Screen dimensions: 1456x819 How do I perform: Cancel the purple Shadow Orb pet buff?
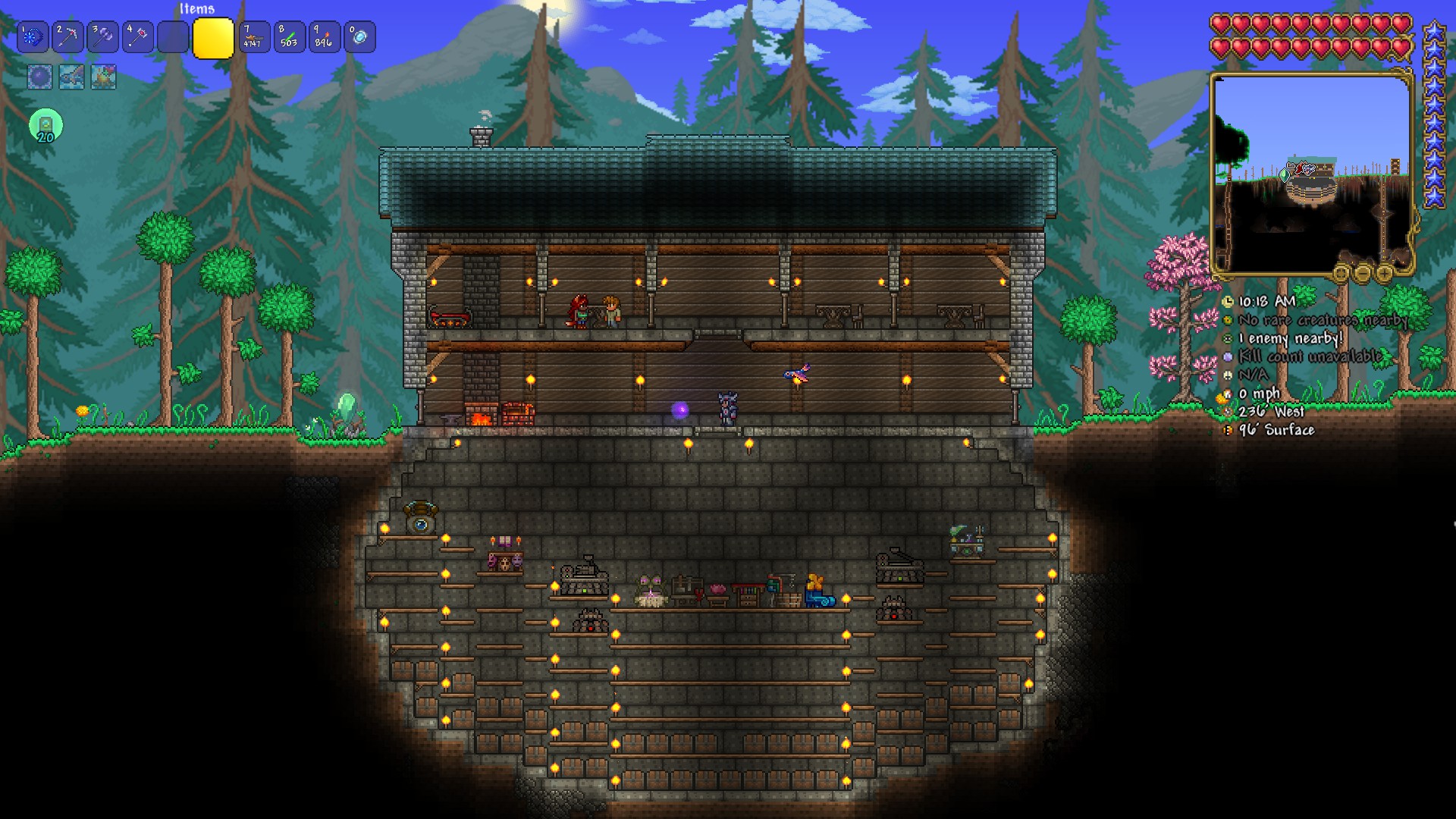(39, 77)
